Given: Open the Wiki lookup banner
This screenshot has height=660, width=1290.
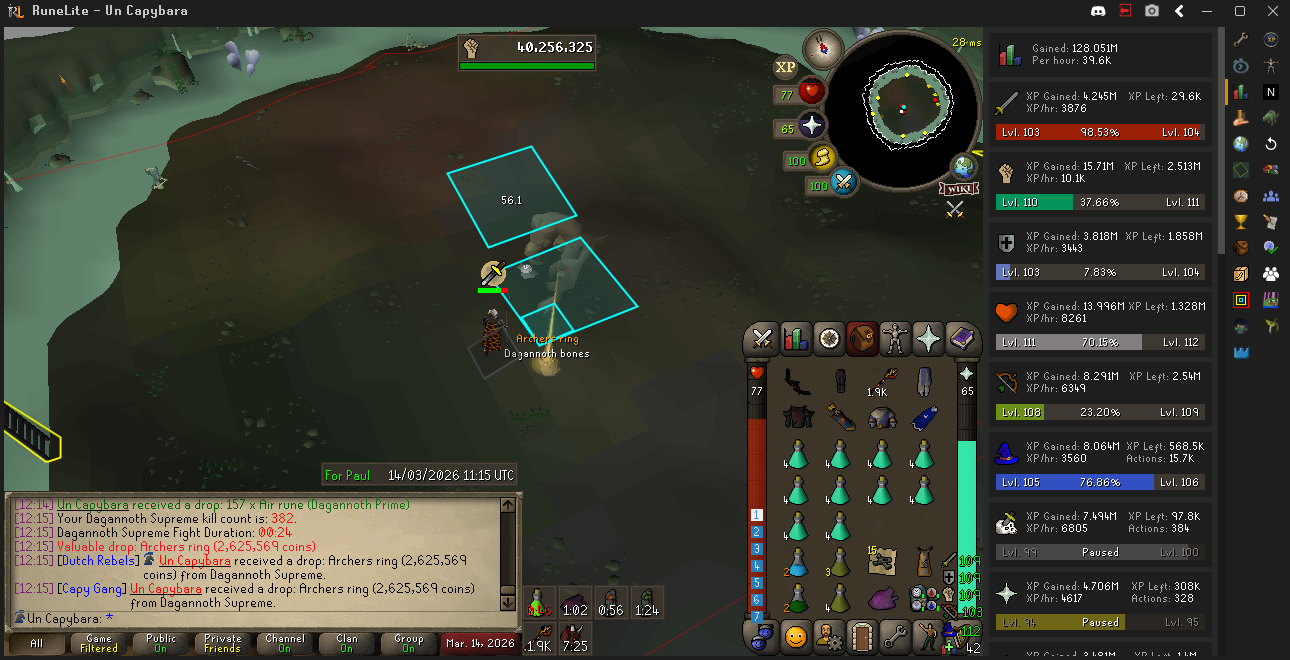Looking at the screenshot, I should coord(957,188).
